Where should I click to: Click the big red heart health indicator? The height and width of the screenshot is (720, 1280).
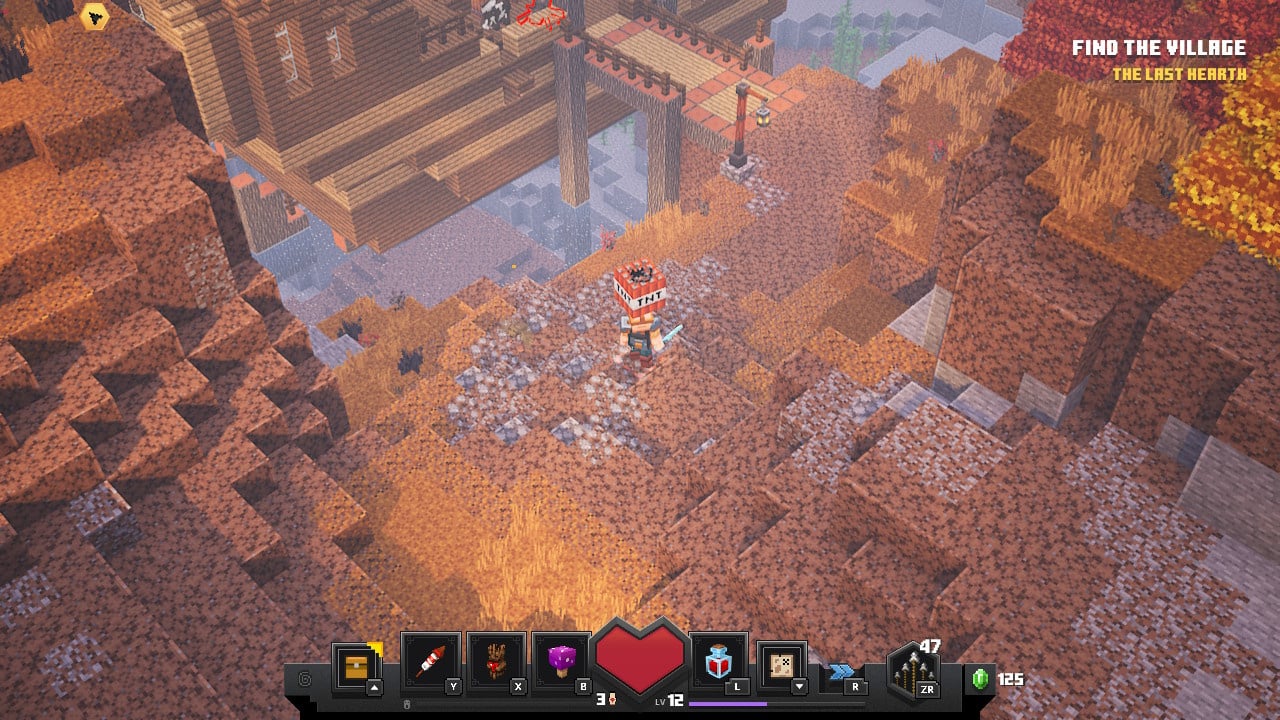640,655
